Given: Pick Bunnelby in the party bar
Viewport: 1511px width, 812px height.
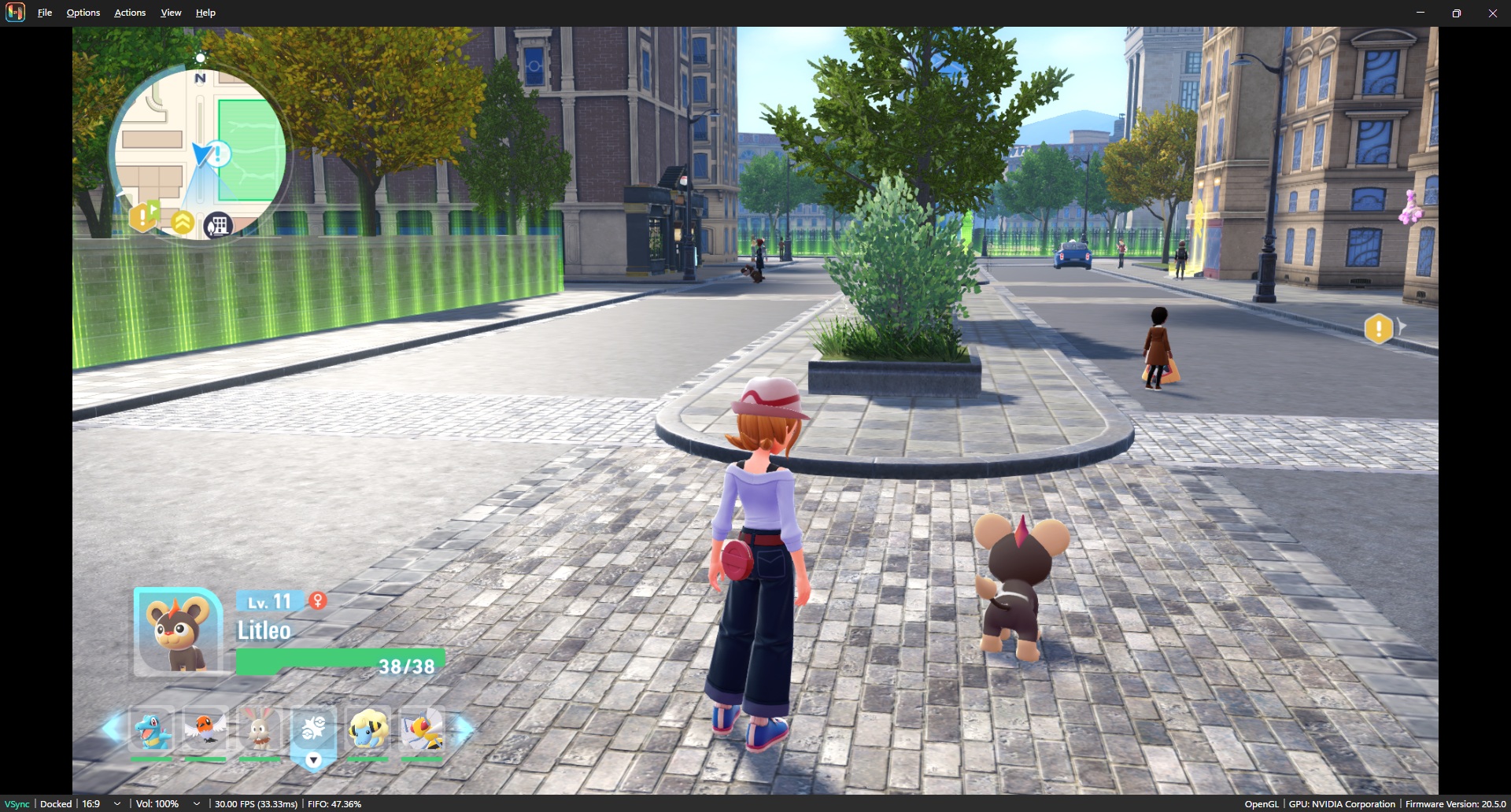Looking at the screenshot, I should 259,730.
